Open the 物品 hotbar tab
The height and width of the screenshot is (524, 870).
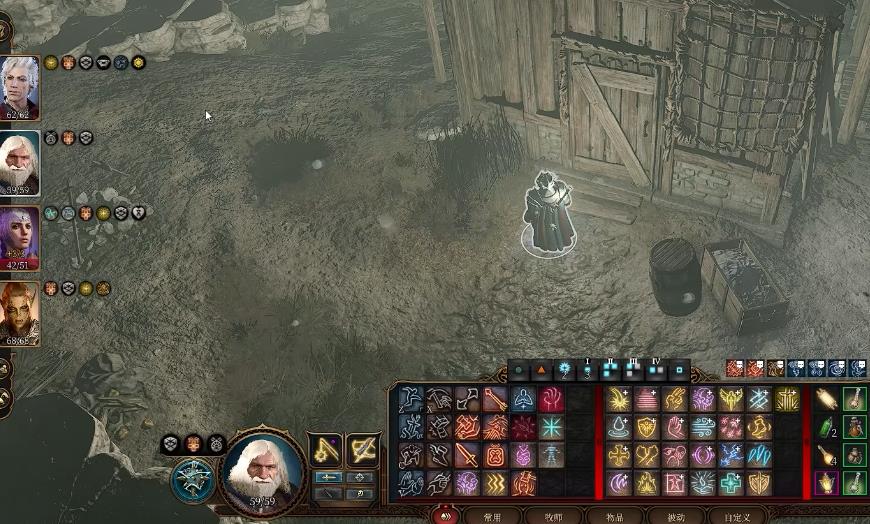pyautogui.click(x=614, y=516)
